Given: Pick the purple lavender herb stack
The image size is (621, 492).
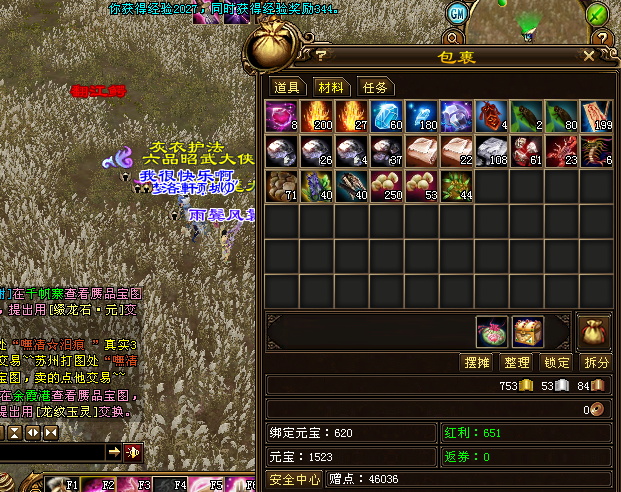Looking at the screenshot, I should point(317,186).
